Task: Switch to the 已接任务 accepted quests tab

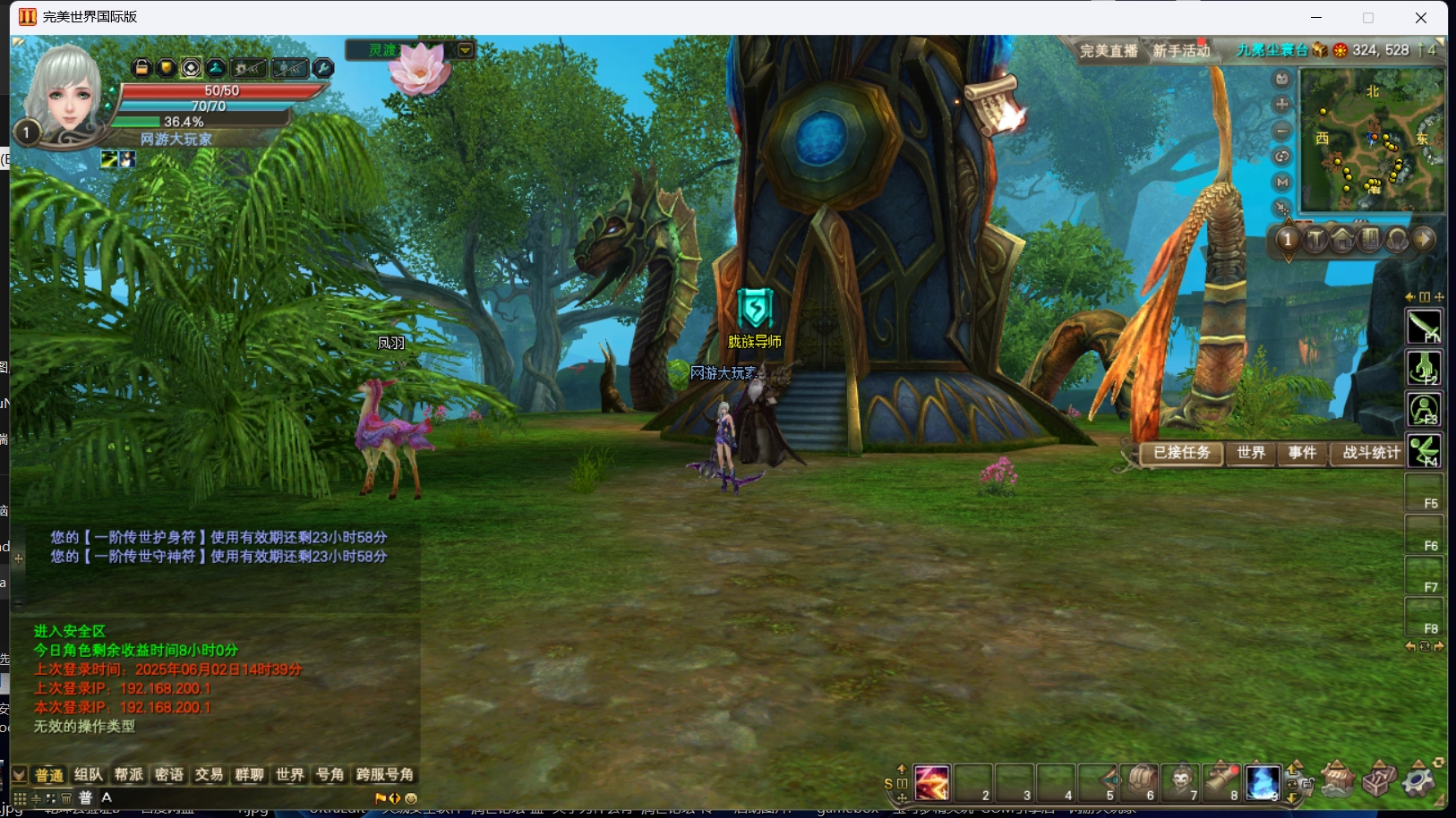Action: [x=1181, y=453]
